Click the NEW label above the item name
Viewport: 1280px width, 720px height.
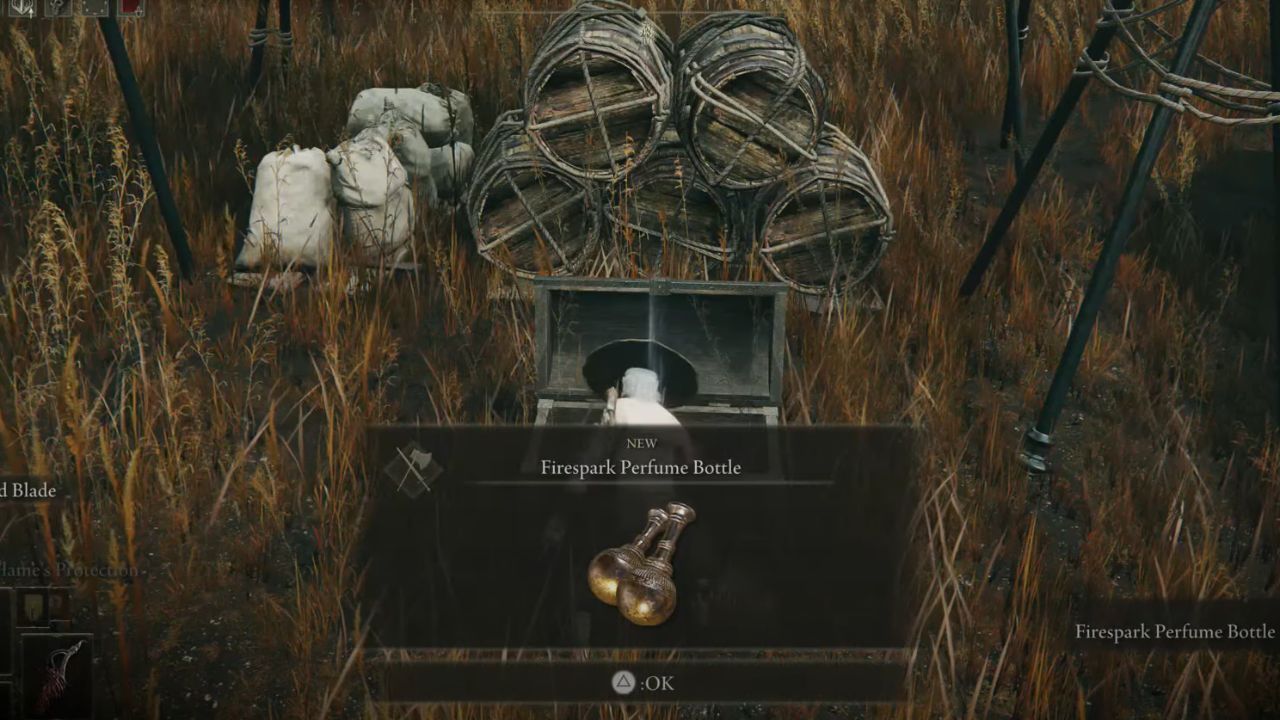[x=643, y=442]
